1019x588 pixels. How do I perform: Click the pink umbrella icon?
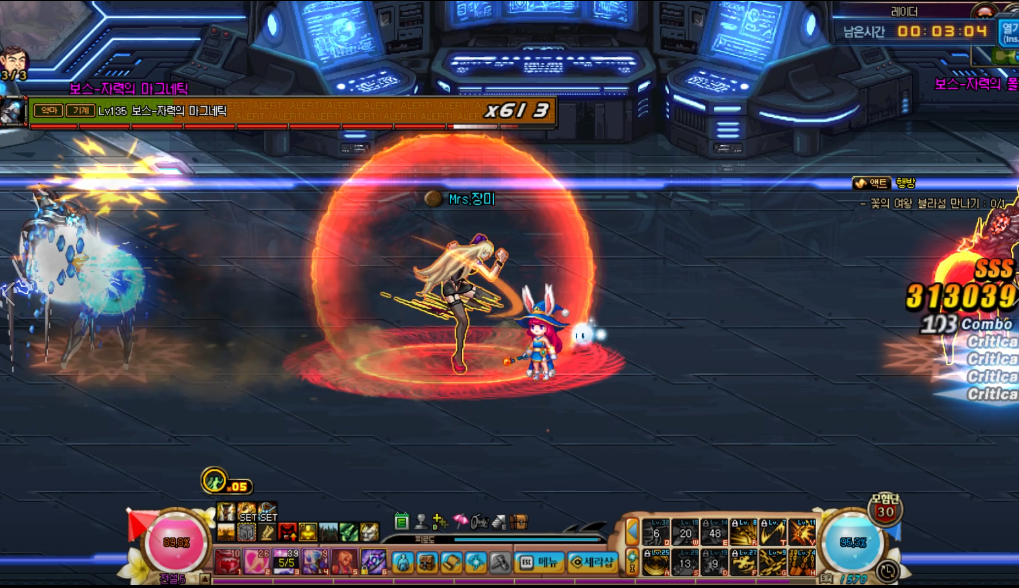[x=460, y=521]
